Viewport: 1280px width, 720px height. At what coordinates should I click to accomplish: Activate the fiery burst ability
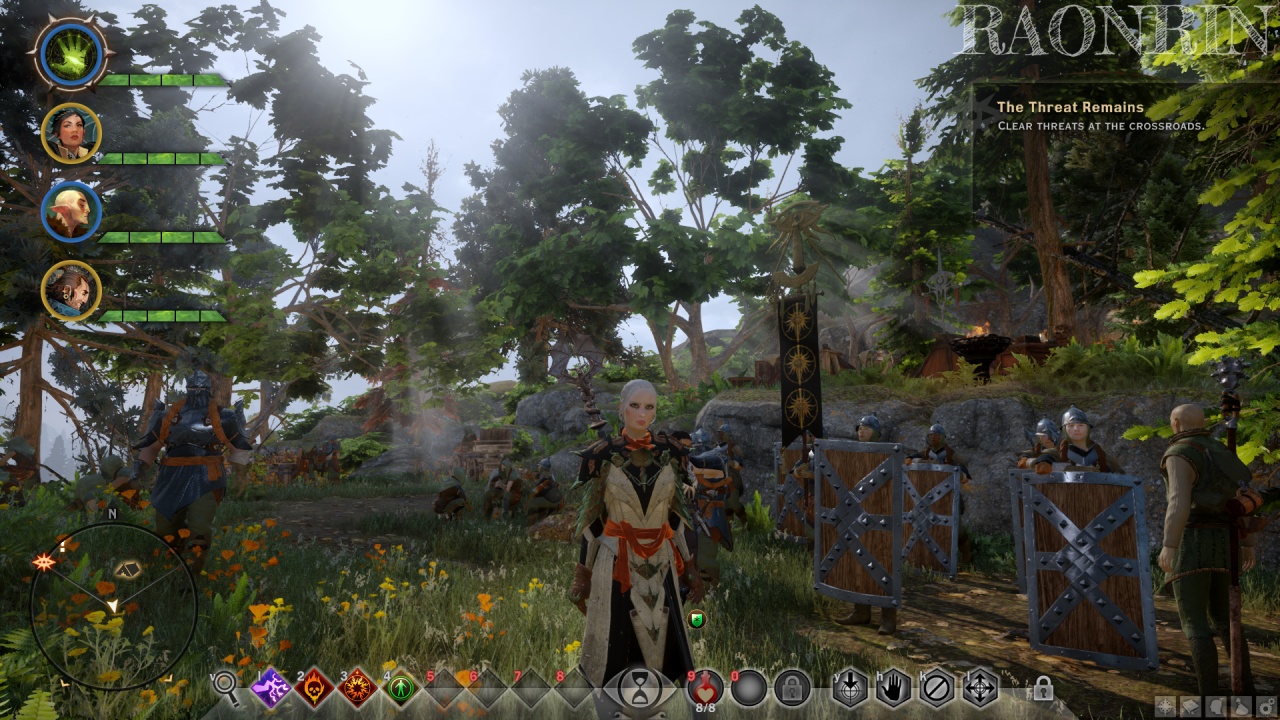[x=358, y=688]
